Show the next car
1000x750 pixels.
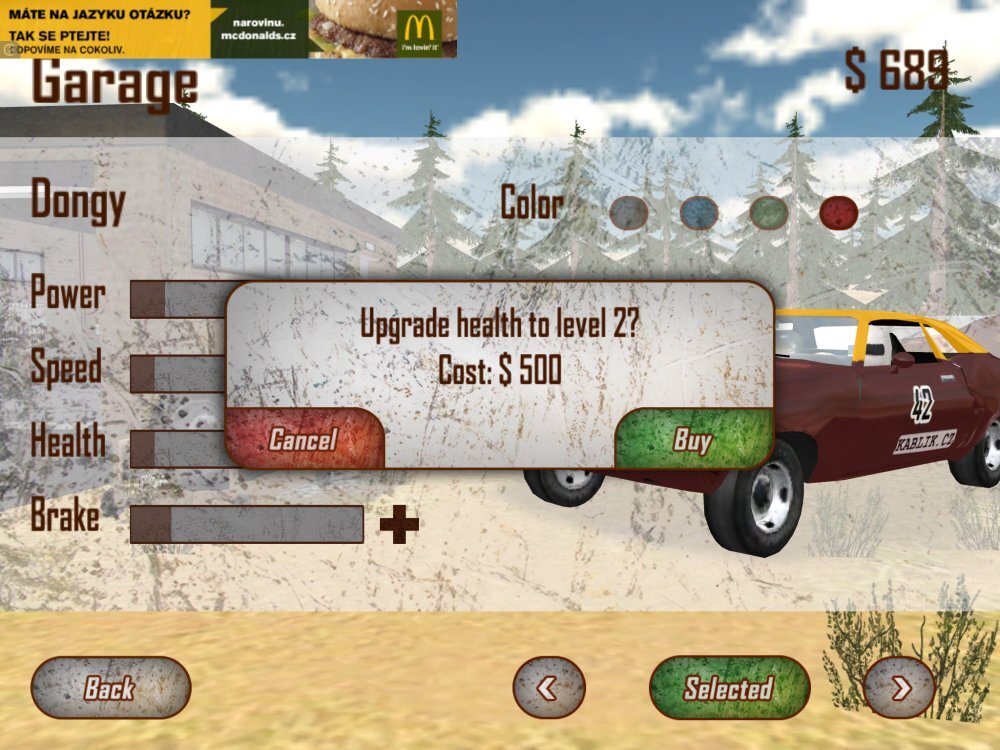coord(898,687)
